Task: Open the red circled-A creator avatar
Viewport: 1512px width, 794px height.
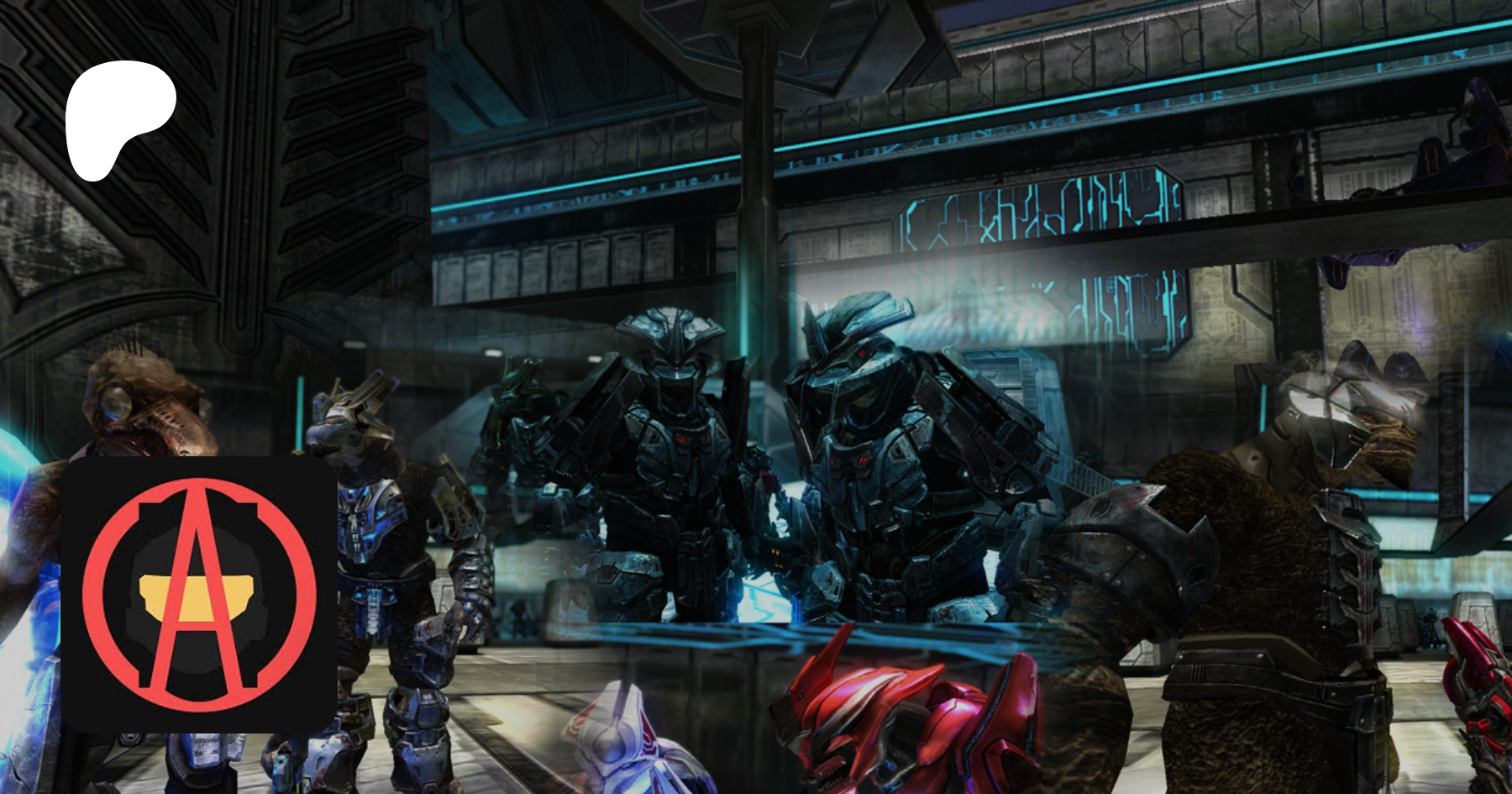Action: click(x=199, y=594)
